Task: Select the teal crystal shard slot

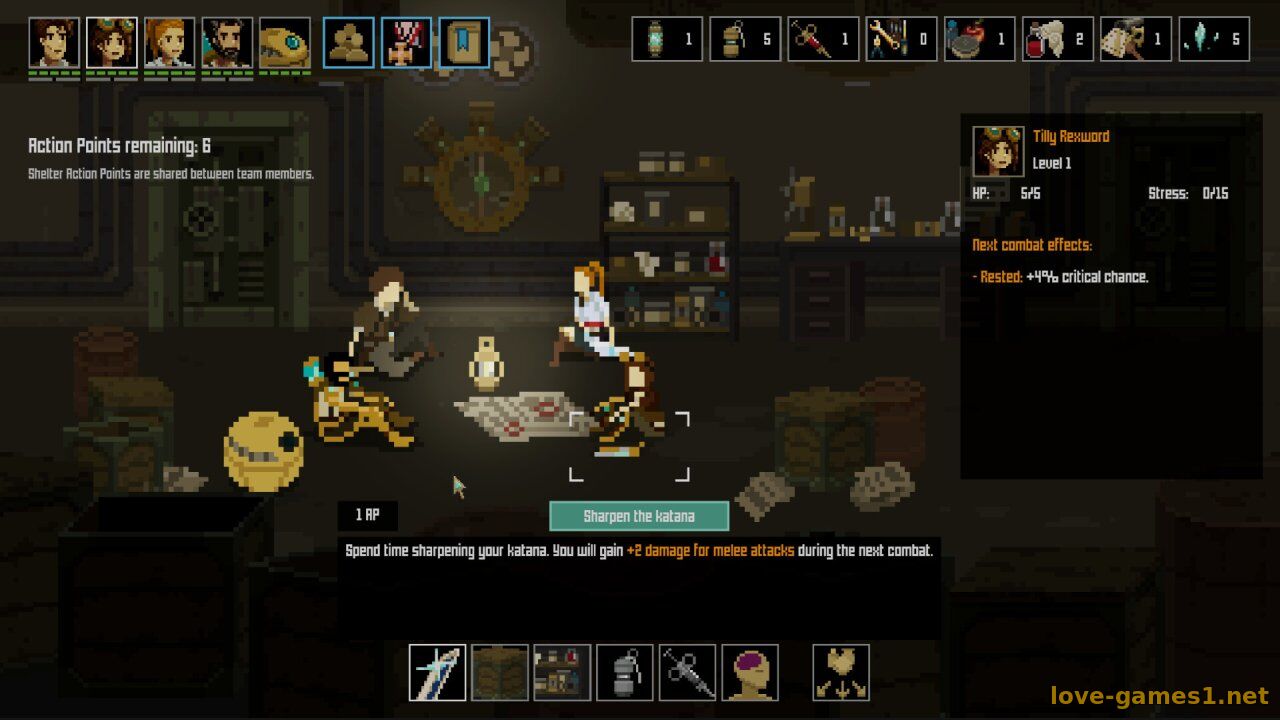Action: (x=1214, y=39)
